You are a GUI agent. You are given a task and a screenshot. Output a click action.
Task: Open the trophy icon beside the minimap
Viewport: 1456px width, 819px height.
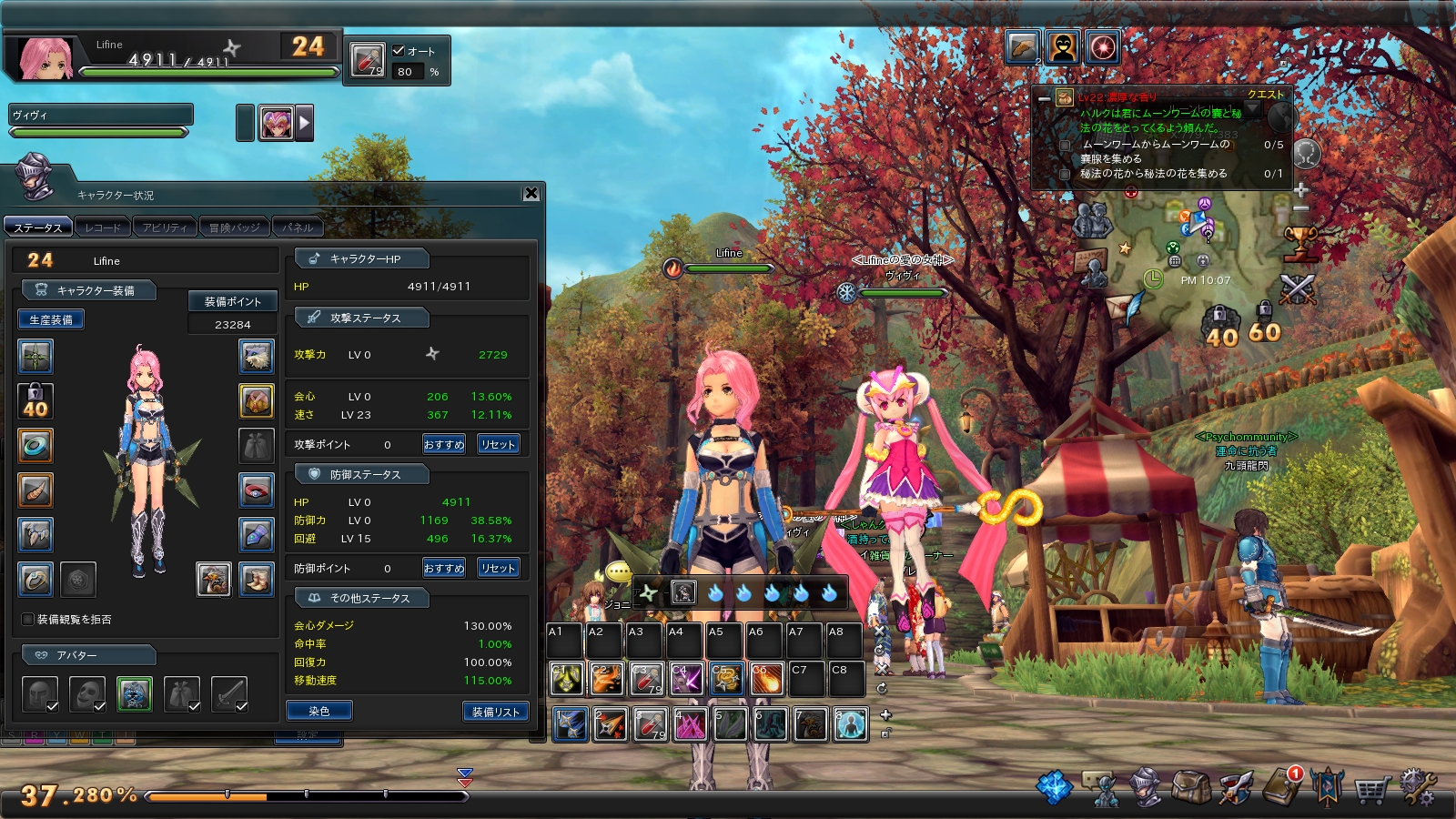(1300, 243)
